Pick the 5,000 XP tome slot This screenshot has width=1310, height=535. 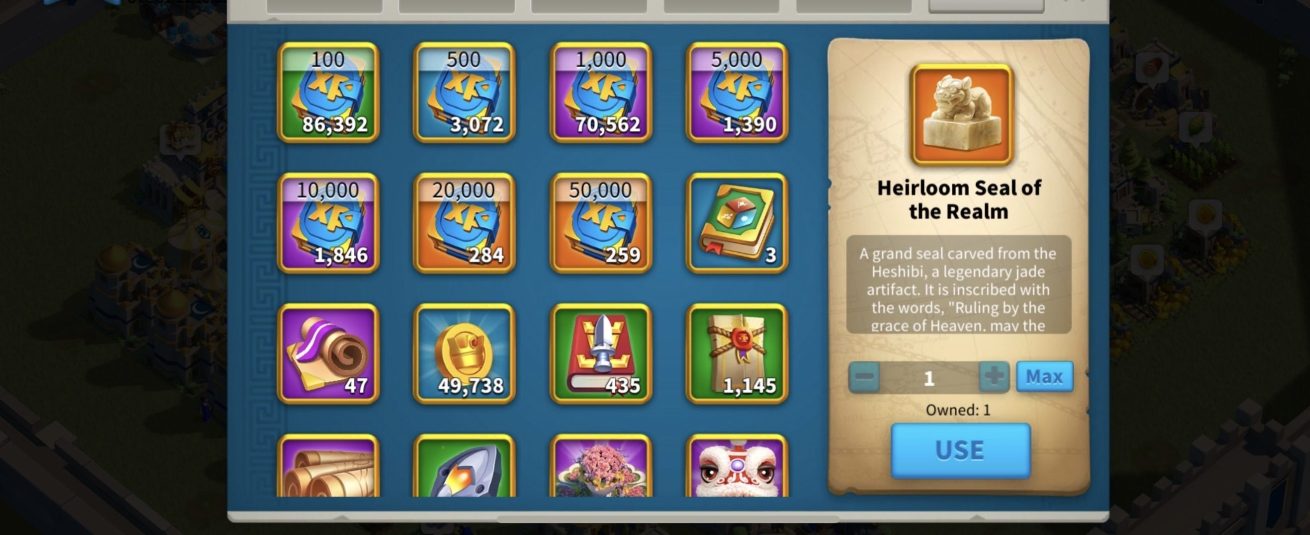click(737, 92)
